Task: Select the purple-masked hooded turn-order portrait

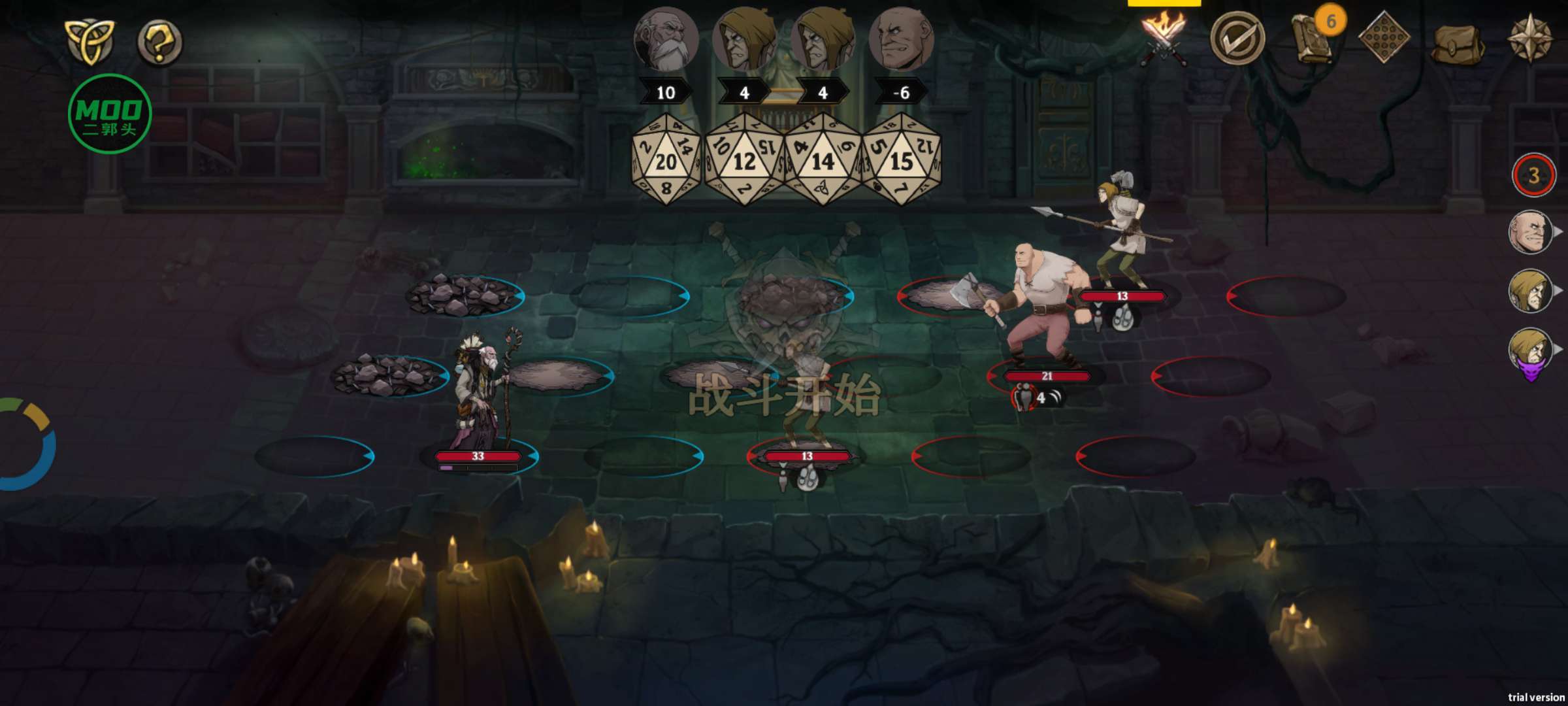Action: [1530, 352]
